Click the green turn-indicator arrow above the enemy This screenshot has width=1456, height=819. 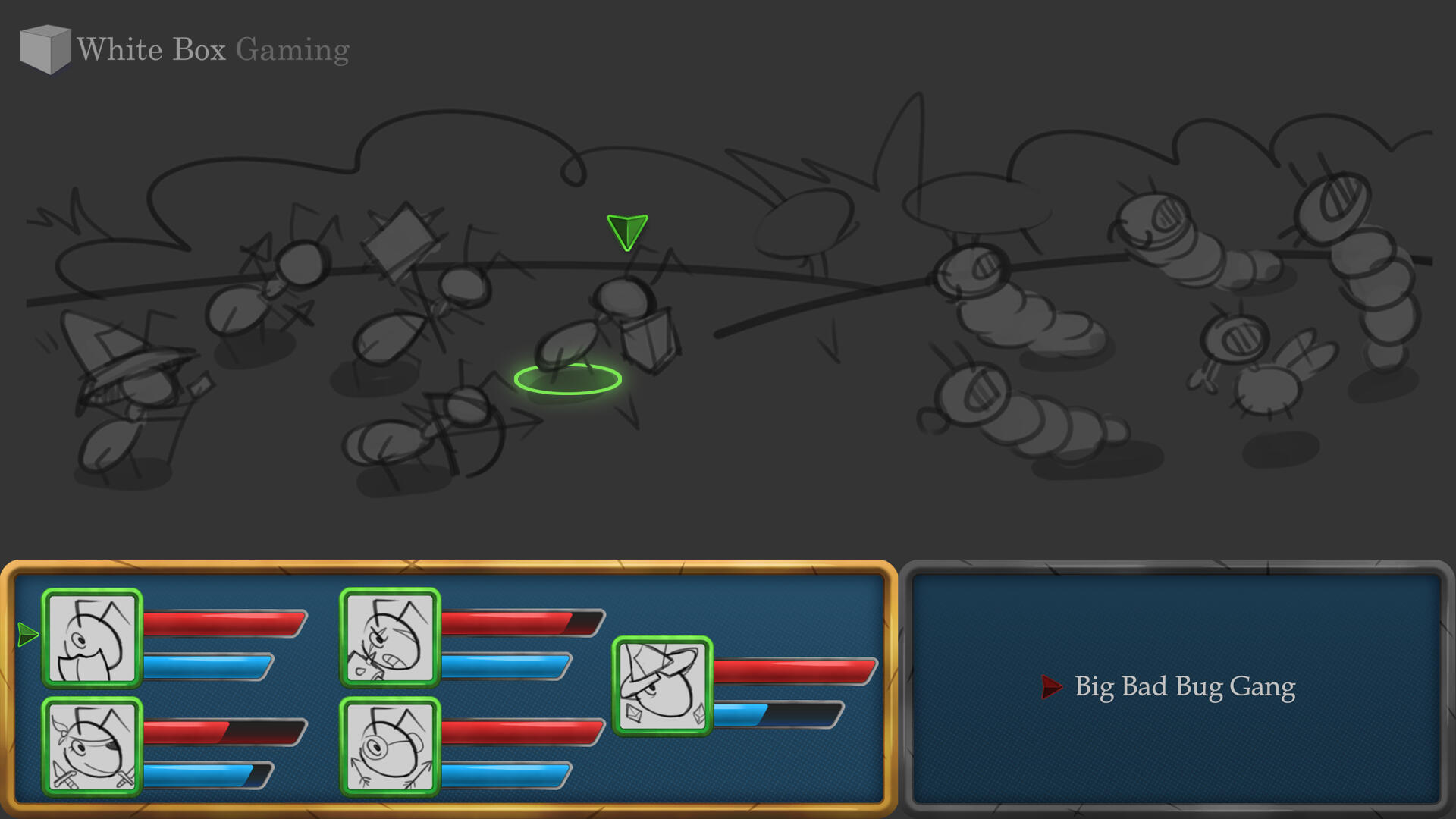627,231
